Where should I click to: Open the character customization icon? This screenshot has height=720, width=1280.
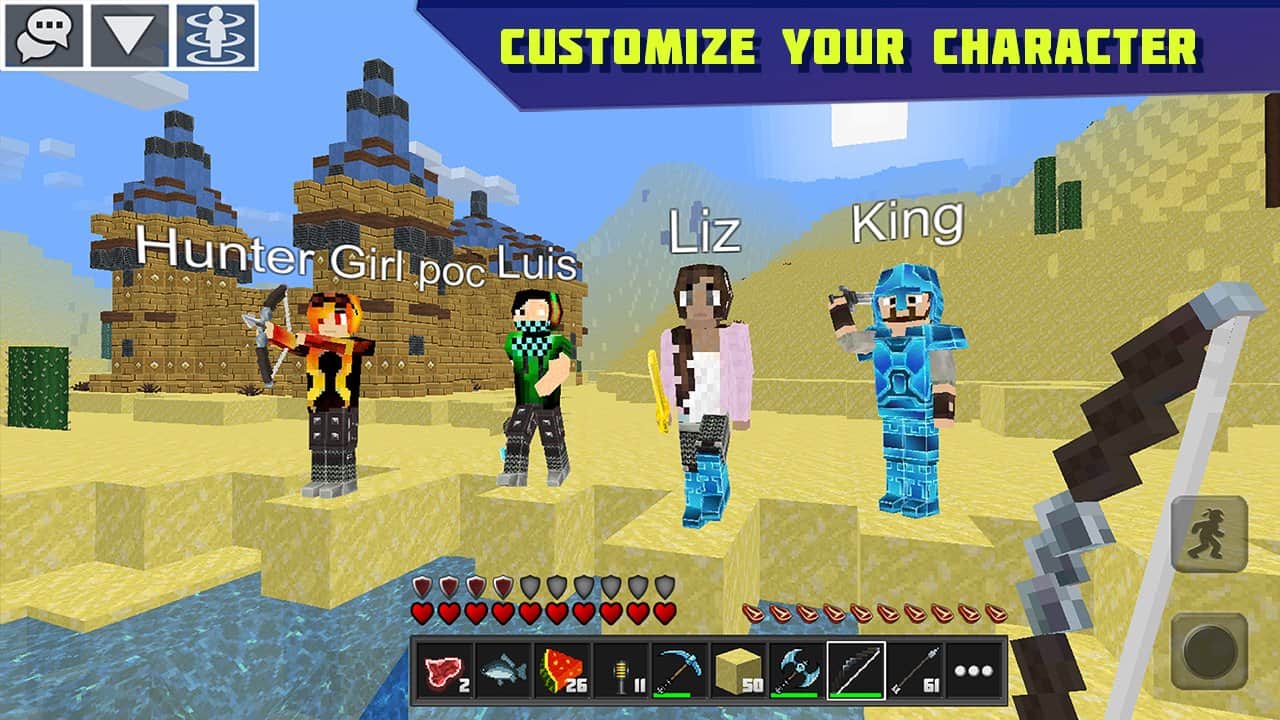pyautogui.click(x=216, y=35)
